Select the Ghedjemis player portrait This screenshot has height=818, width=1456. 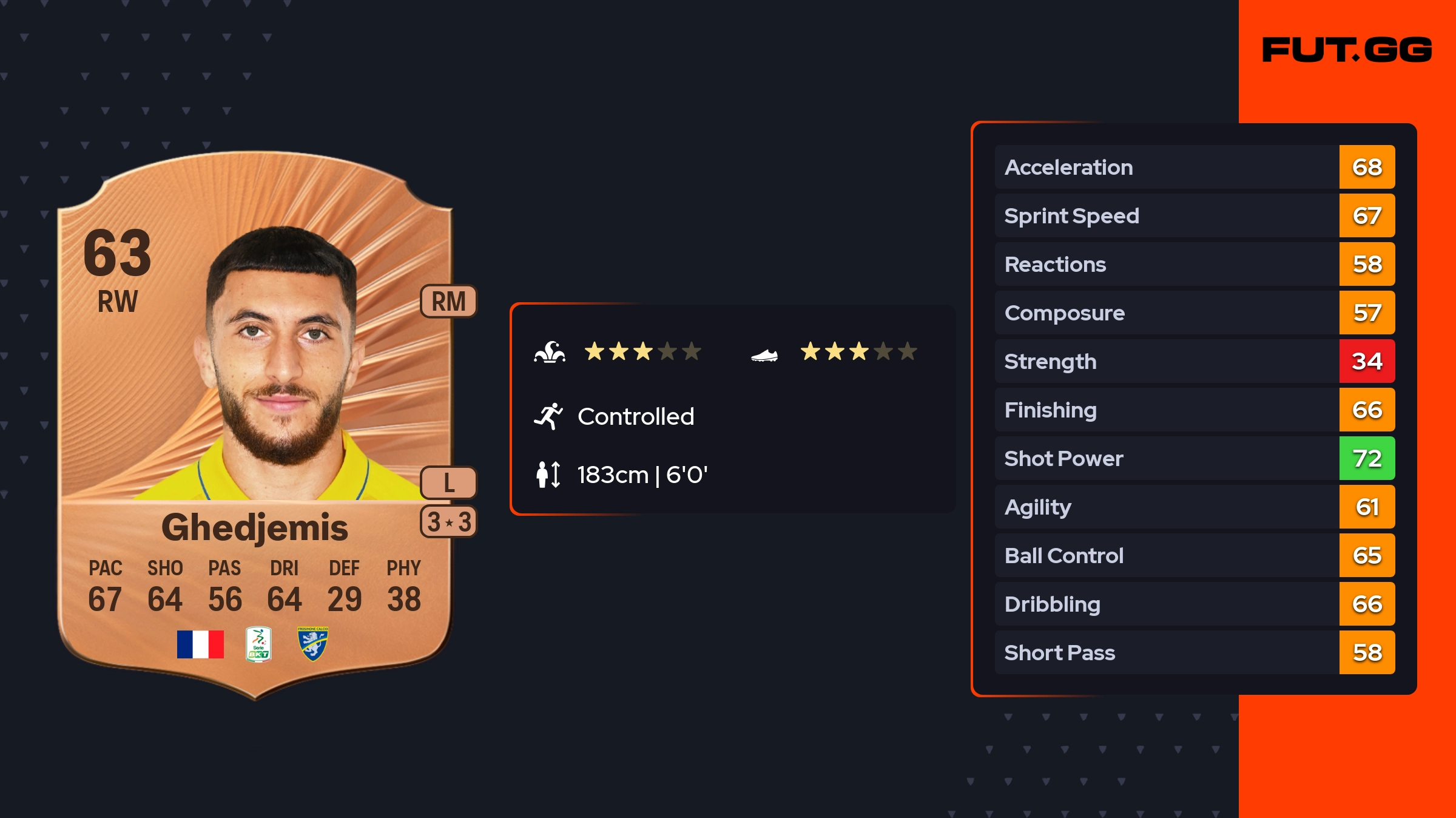(x=280, y=364)
